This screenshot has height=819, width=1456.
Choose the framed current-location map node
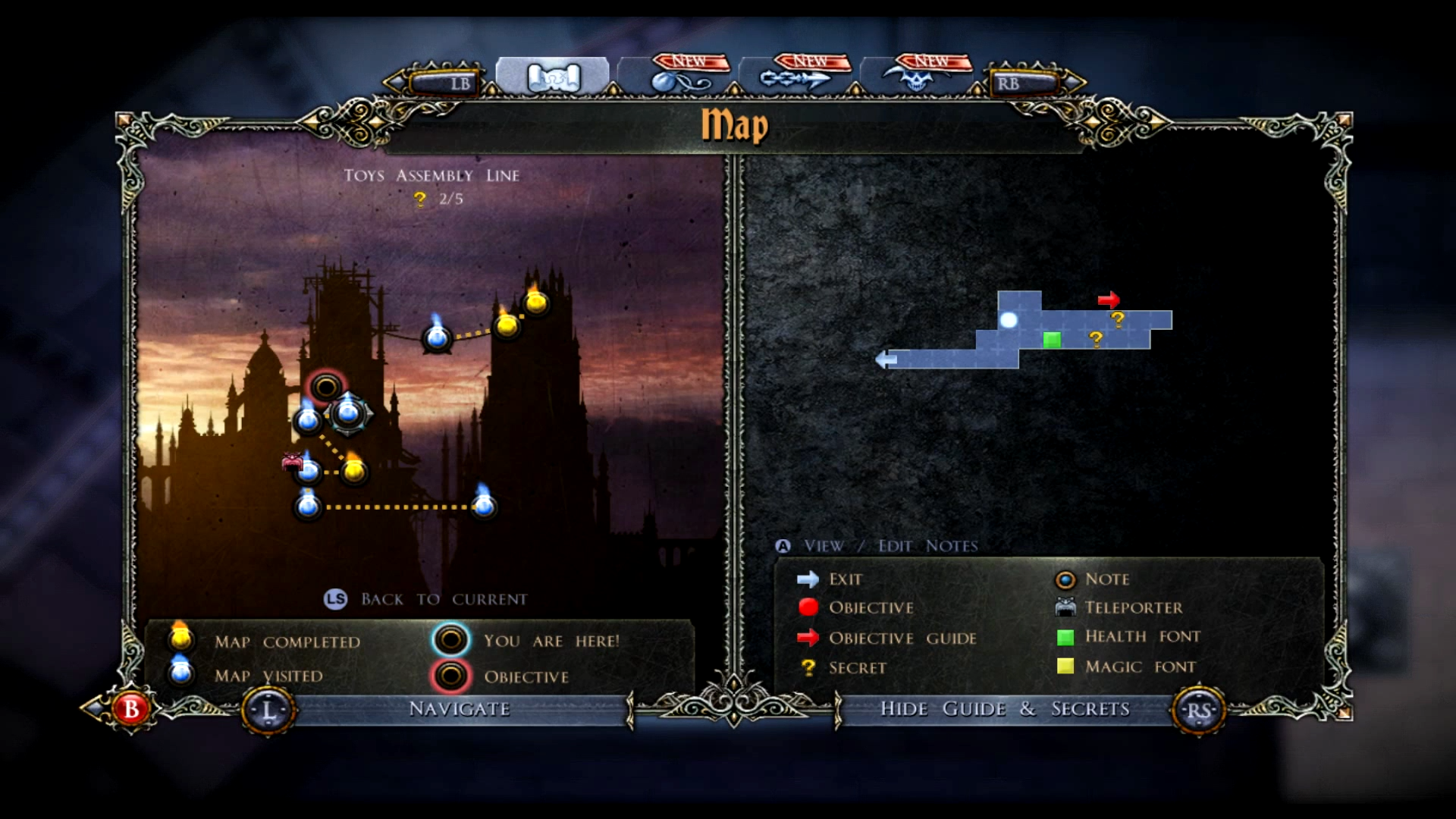click(349, 413)
